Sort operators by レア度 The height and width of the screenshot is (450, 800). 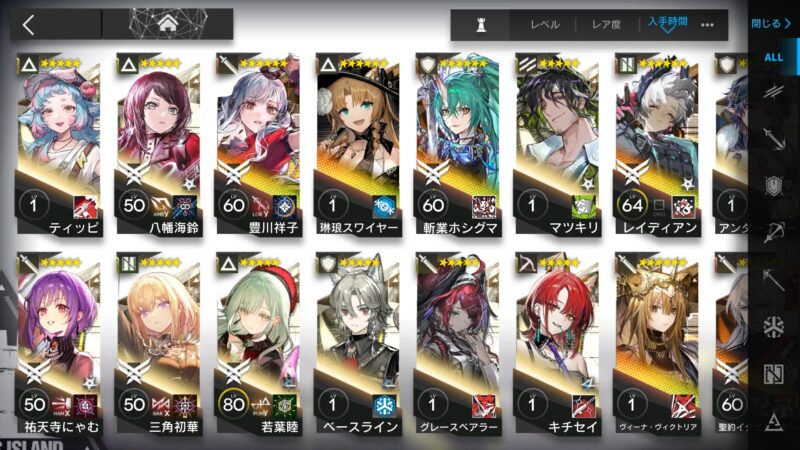(x=607, y=25)
